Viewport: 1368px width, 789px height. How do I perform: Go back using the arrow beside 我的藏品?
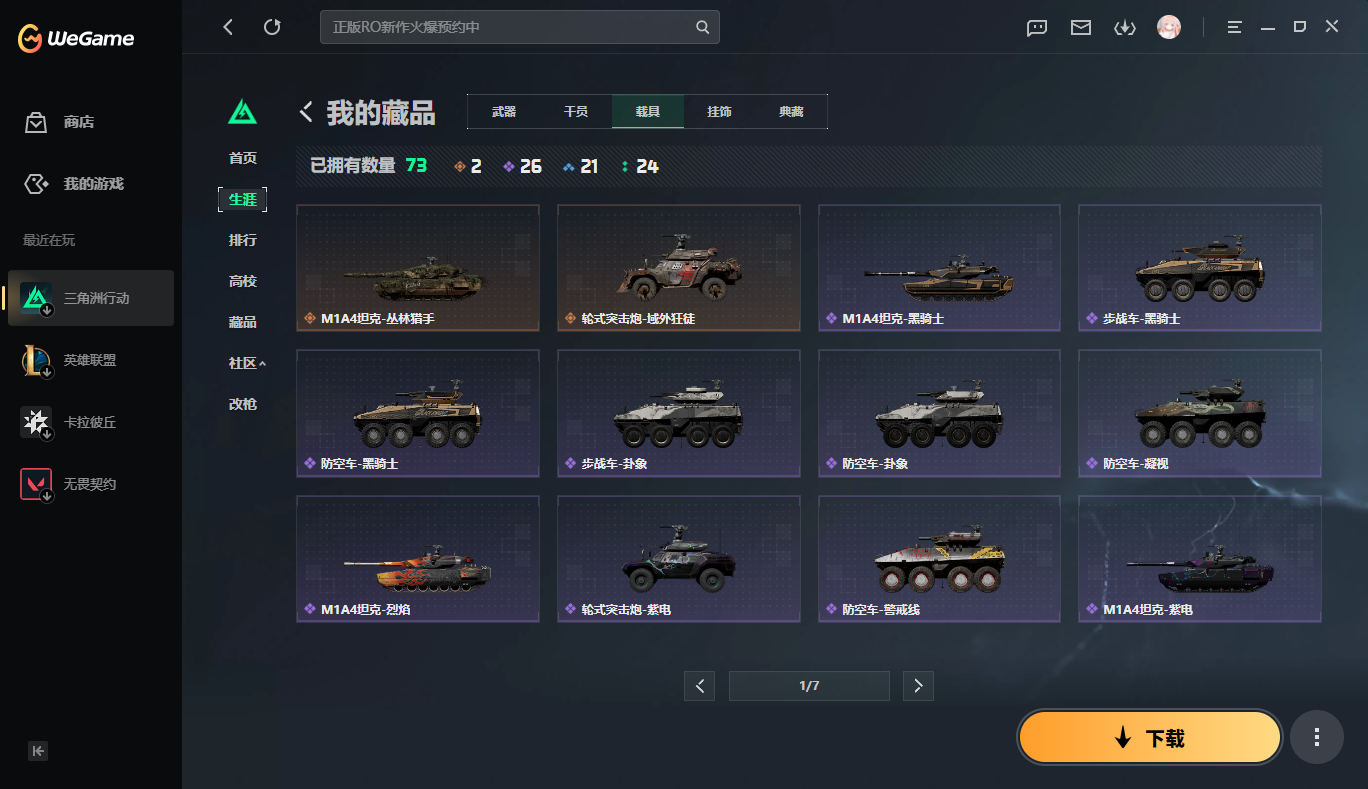tap(305, 112)
